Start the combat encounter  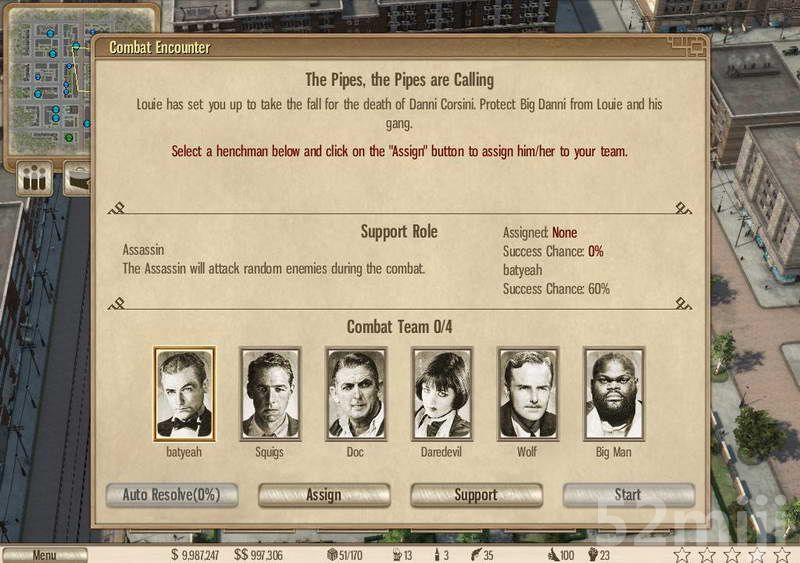(628, 495)
